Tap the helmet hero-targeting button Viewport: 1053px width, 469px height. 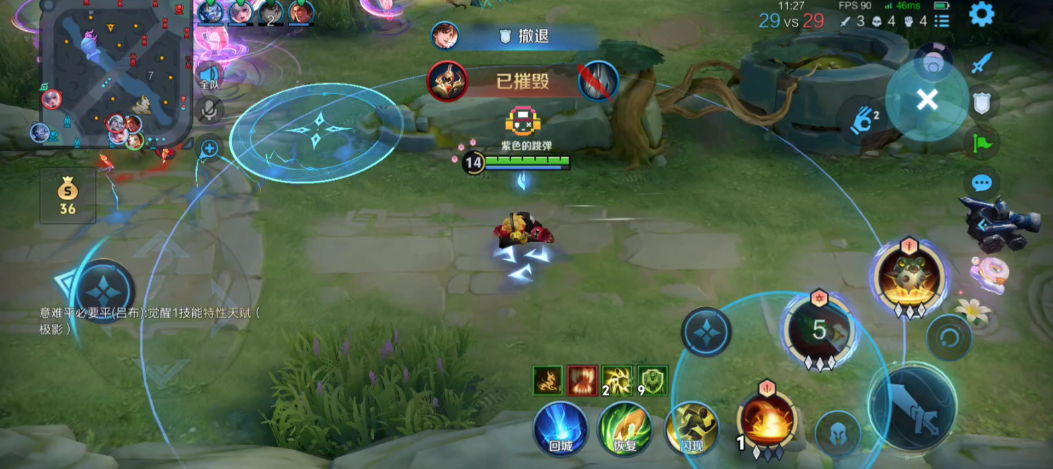pos(838,432)
